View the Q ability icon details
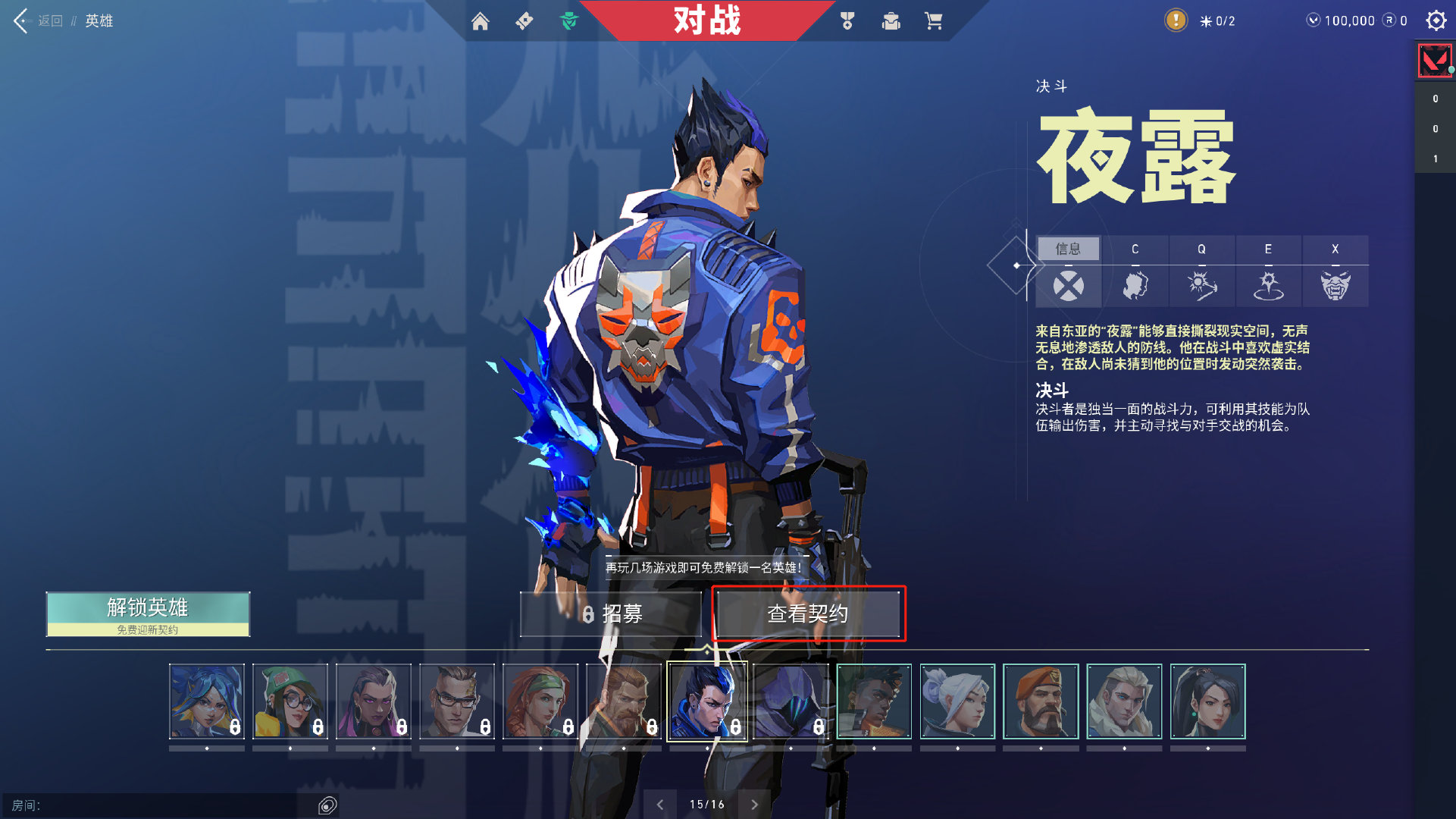This screenshot has height=819, width=1456. (1202, 286)
